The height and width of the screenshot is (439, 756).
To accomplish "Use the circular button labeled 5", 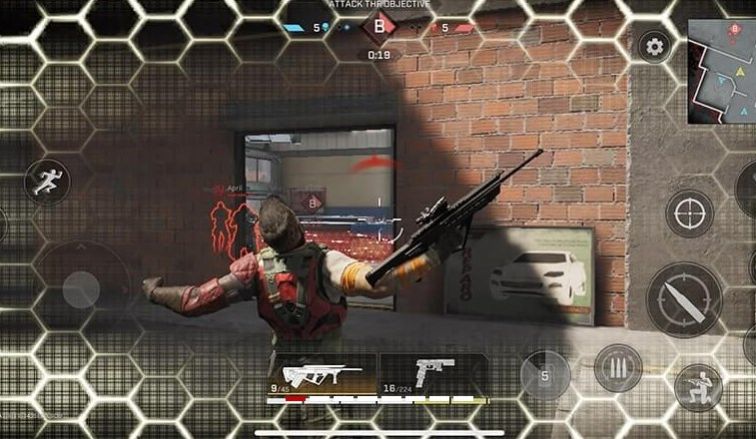I will pyautogui.click(x=545, y=376).
